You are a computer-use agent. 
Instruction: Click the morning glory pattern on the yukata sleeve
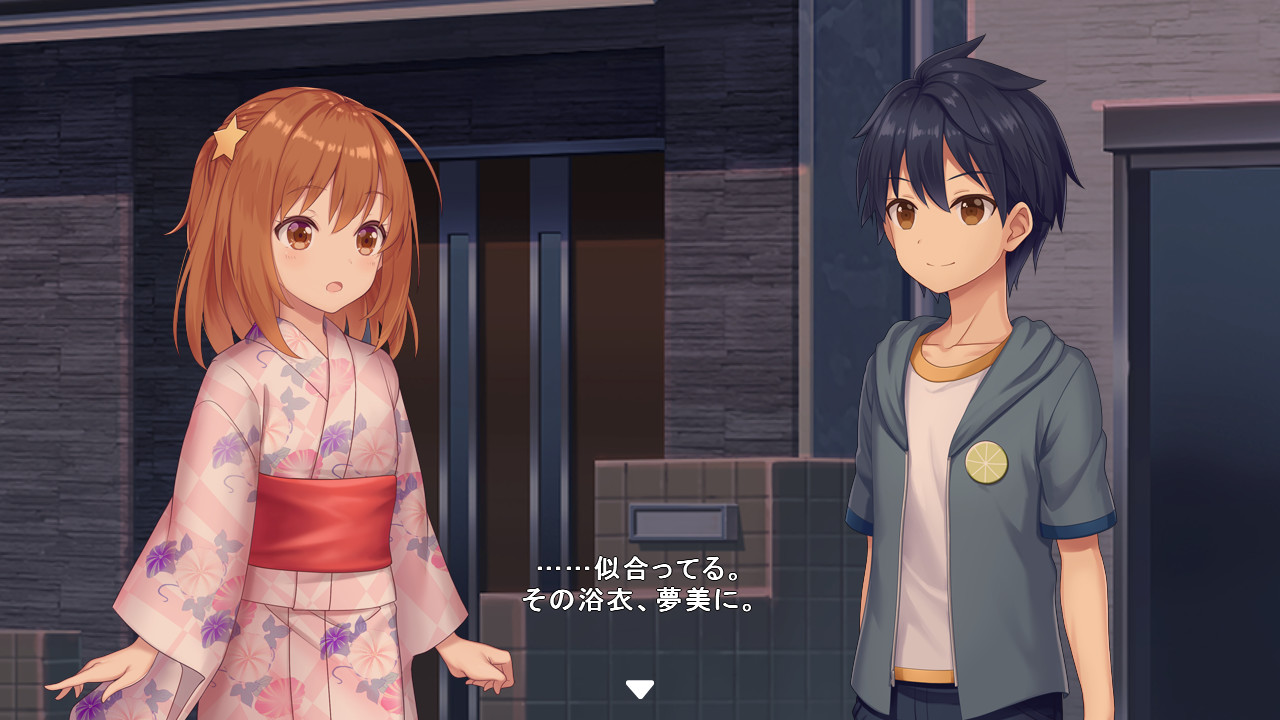click(x=160, y=560)
